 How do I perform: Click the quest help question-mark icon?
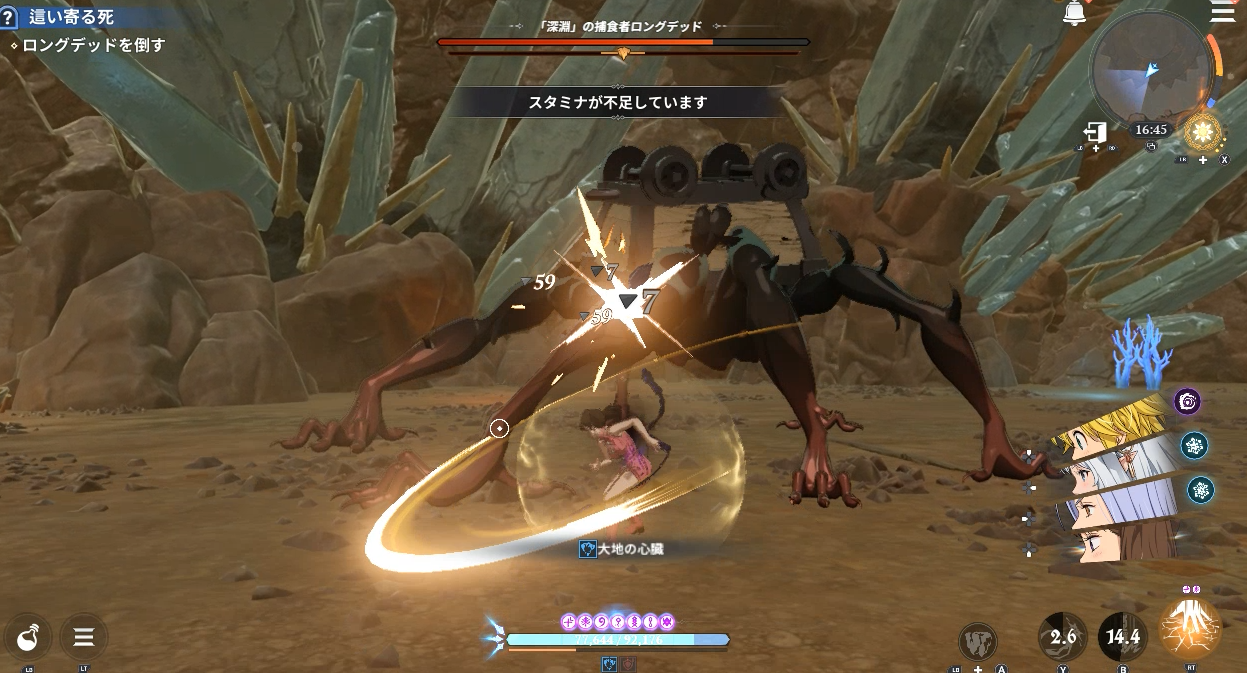[9, 17]
